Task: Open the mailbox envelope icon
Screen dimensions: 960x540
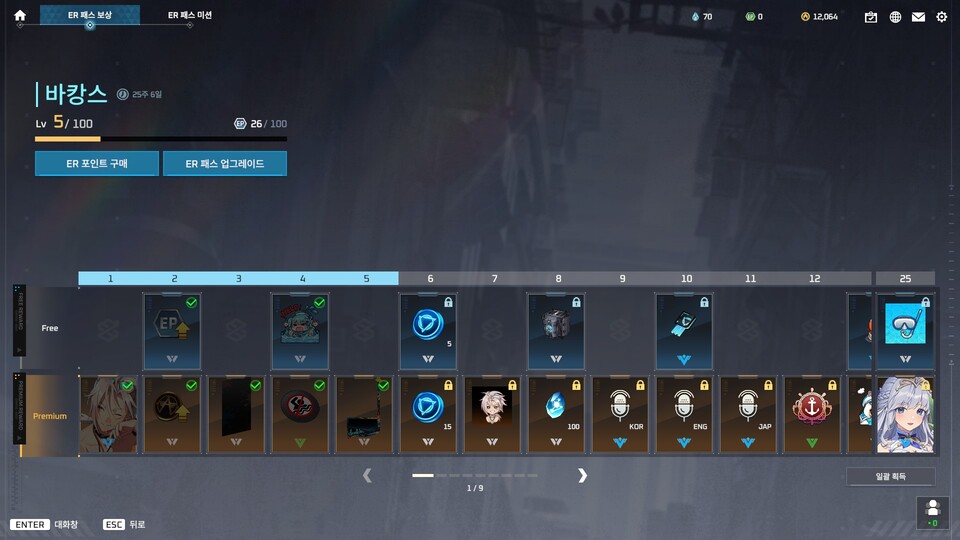Action: point(918,17)
